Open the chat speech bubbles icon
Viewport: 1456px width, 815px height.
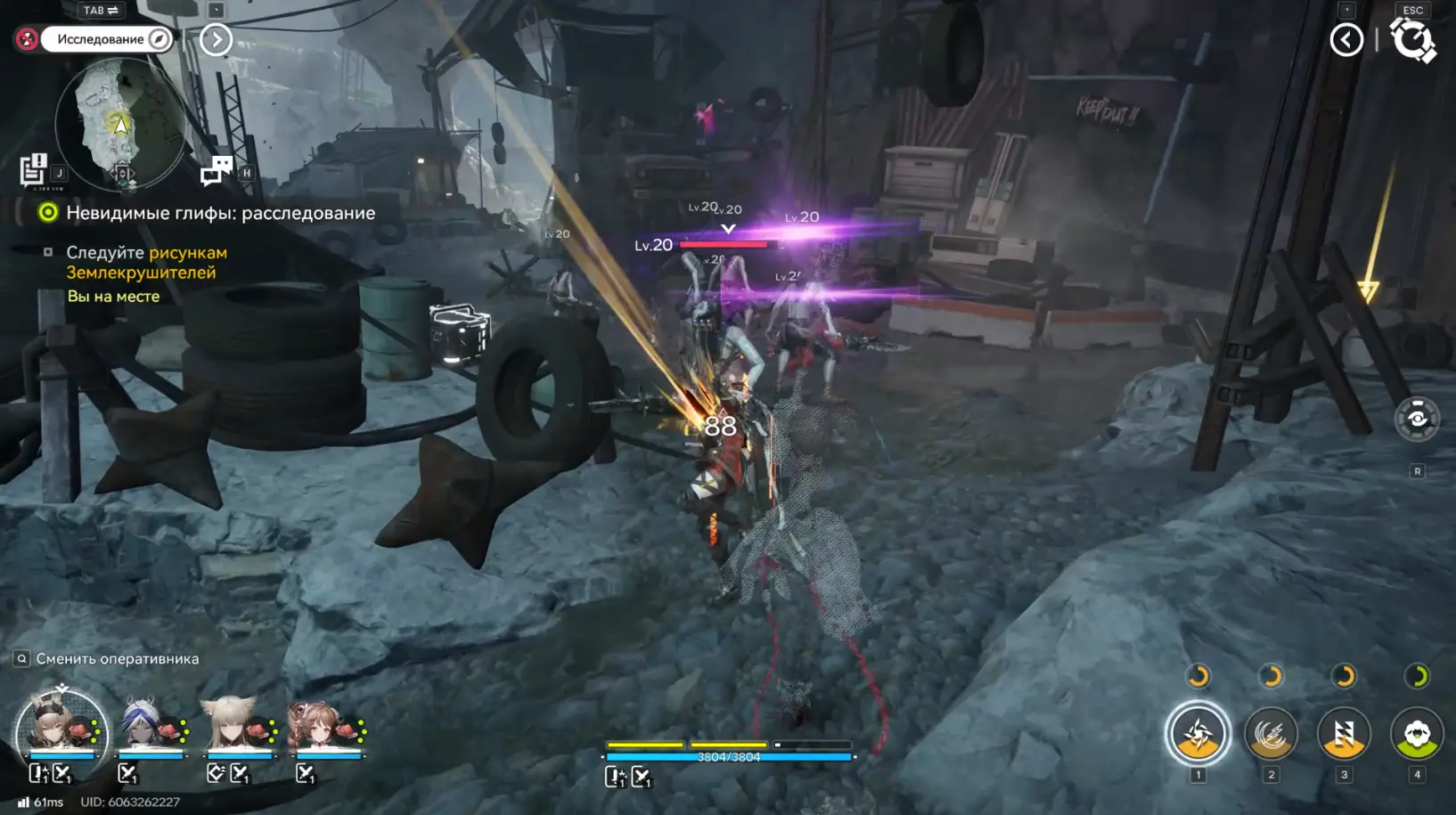point(217,170)
